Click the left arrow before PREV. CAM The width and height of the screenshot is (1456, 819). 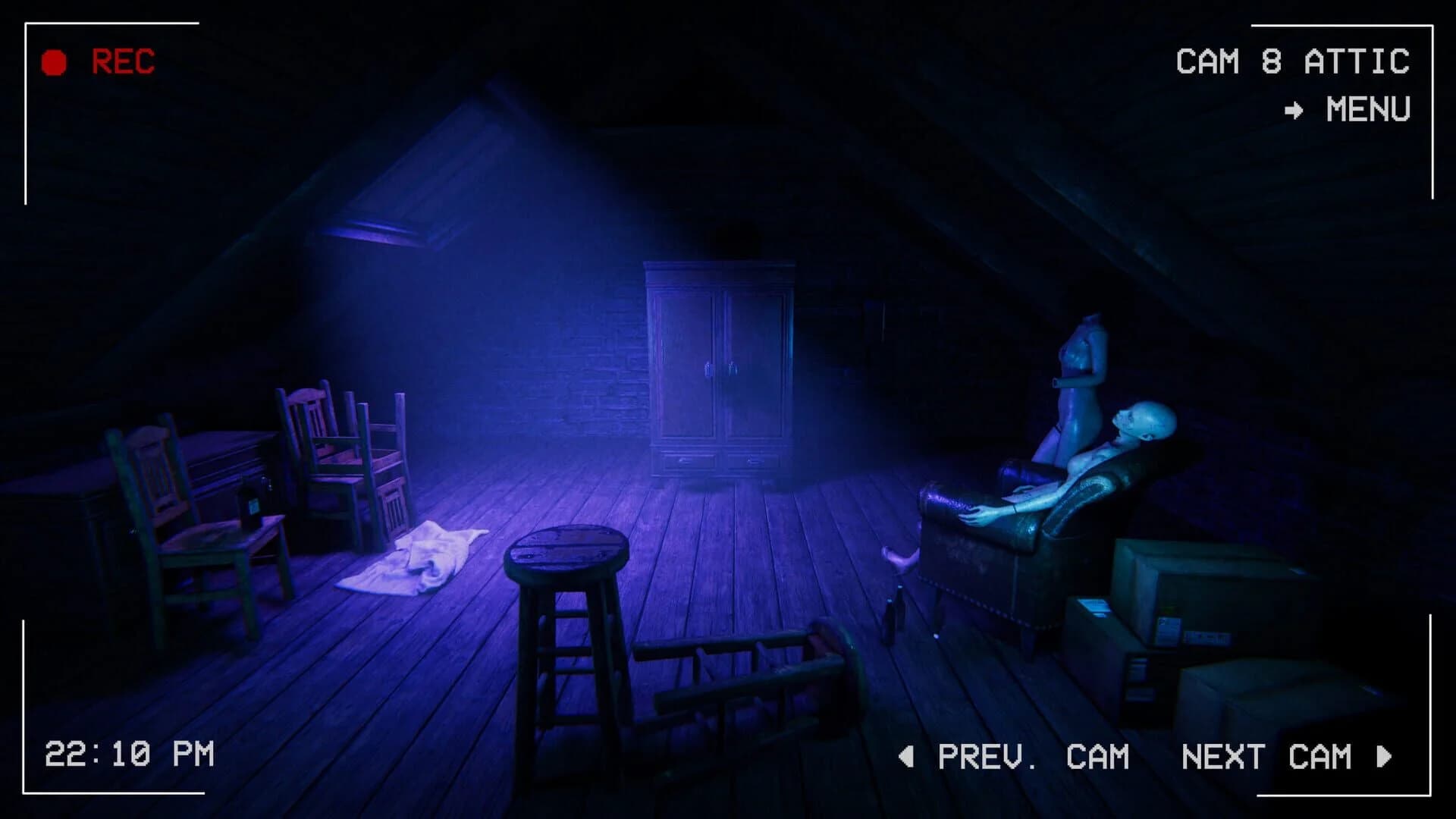pos(907,755)
